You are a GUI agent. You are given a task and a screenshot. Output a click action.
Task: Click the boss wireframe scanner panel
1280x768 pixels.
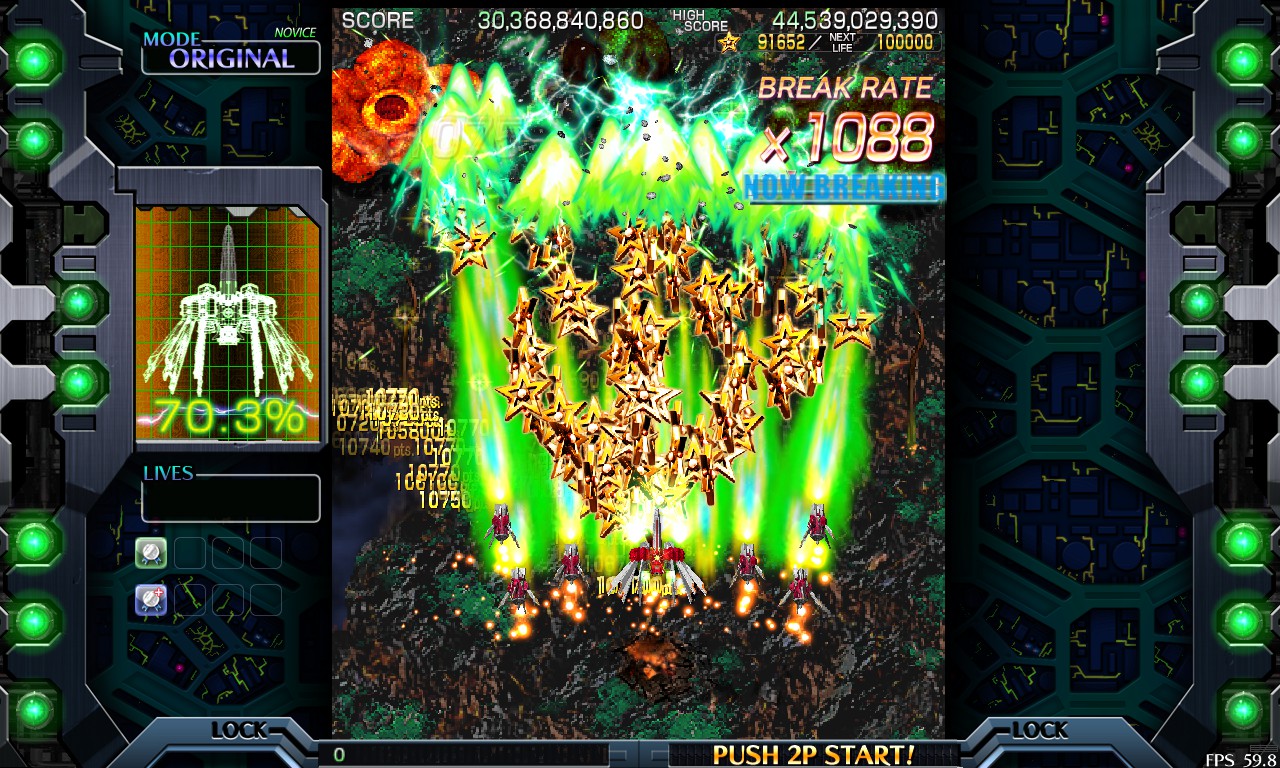[227, 324]
